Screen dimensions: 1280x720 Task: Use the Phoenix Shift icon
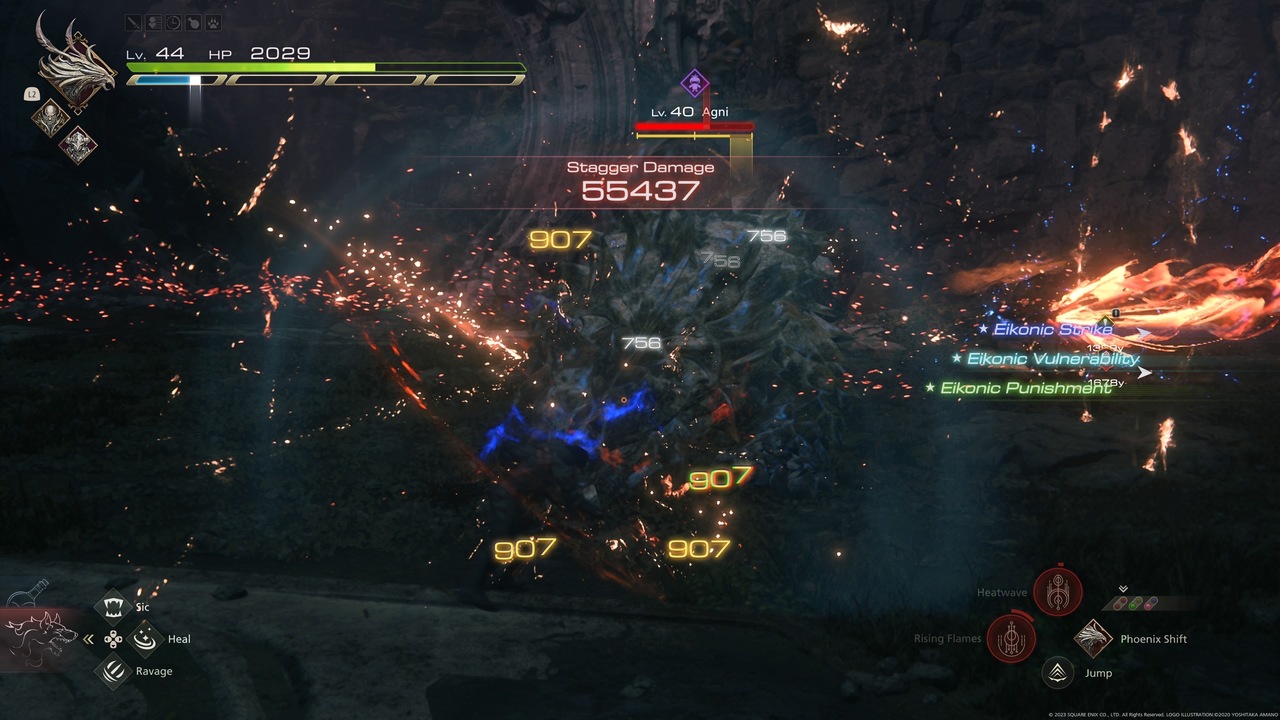pos(1094,639)
